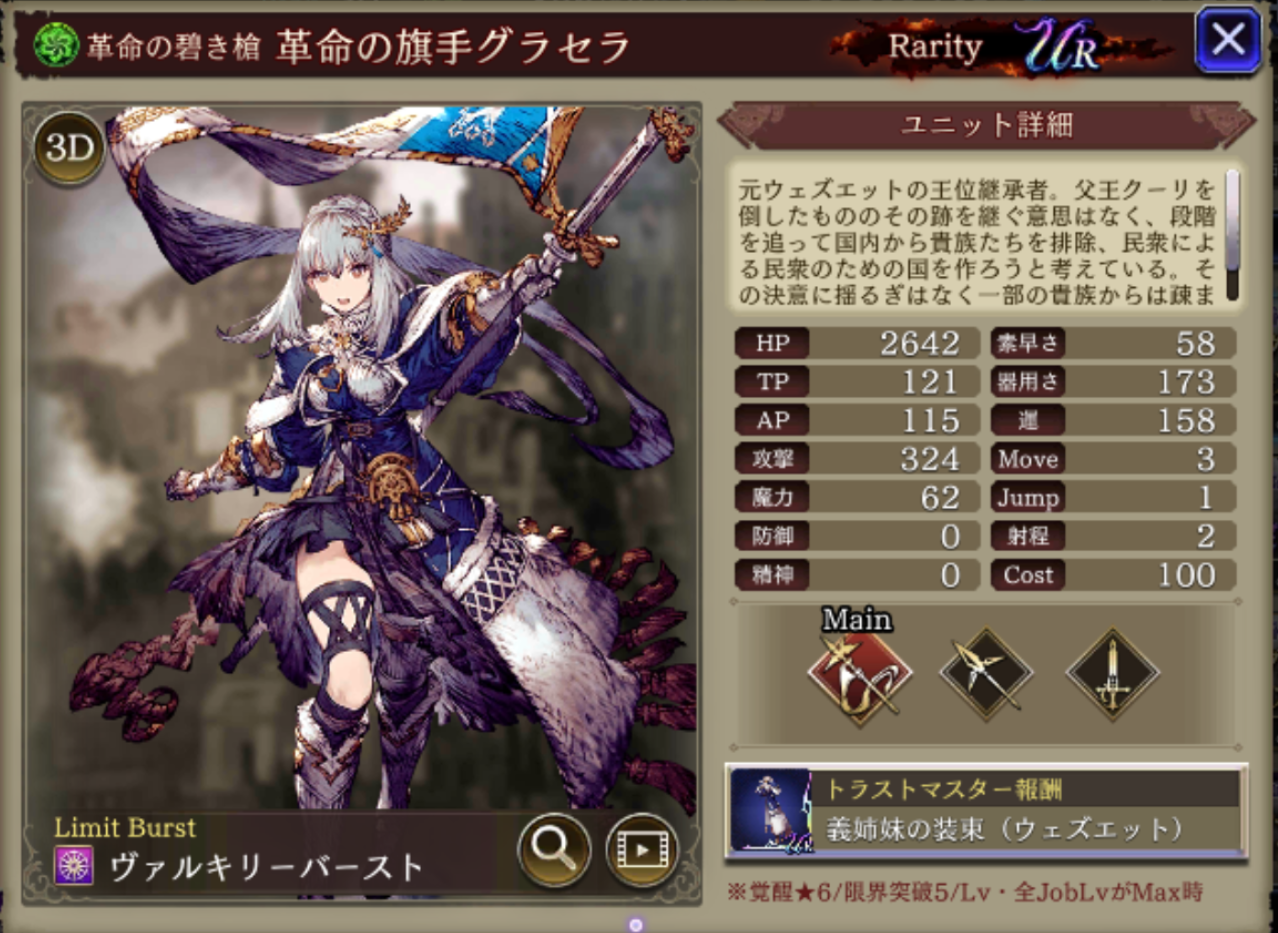
Task: Click the unit description scrollbar
Action: tap(1232, 235)
